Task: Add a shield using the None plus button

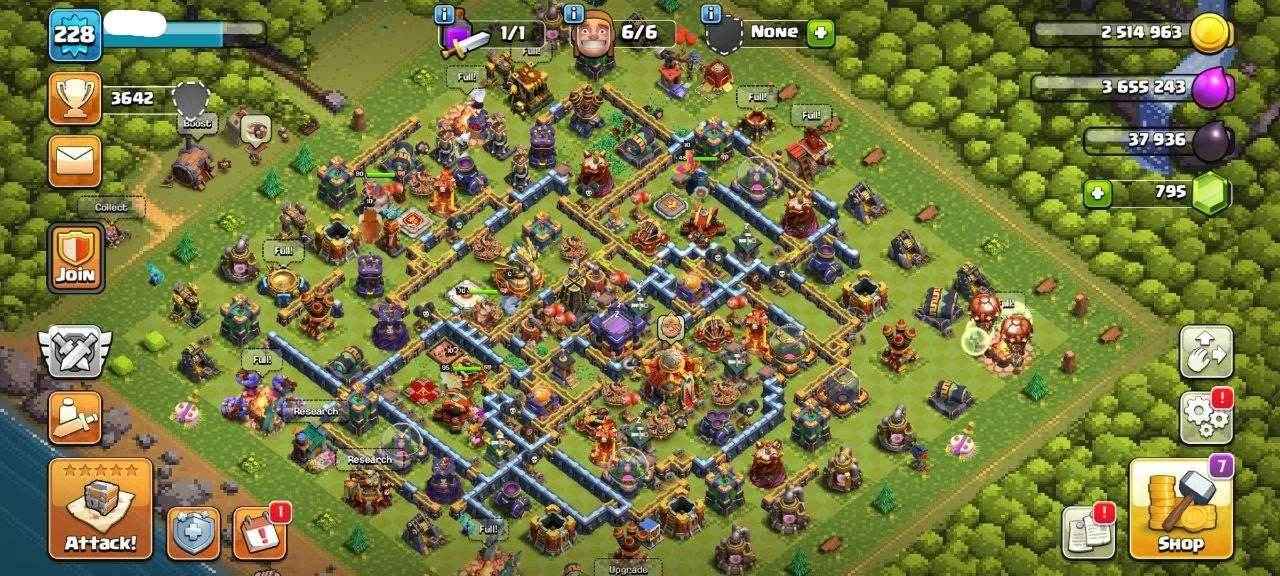Action: click(820, 32)
